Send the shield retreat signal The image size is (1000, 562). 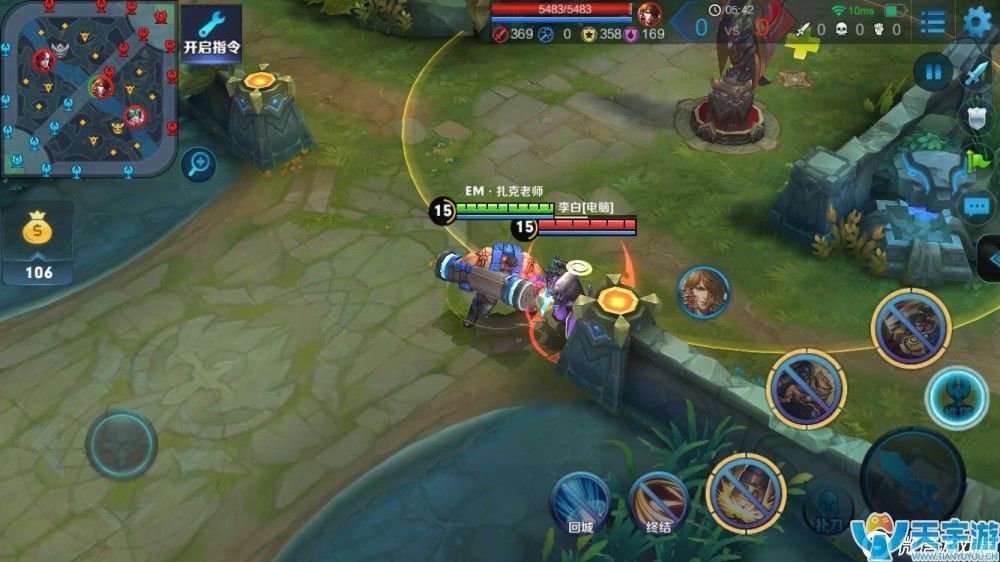coord(975,116)
